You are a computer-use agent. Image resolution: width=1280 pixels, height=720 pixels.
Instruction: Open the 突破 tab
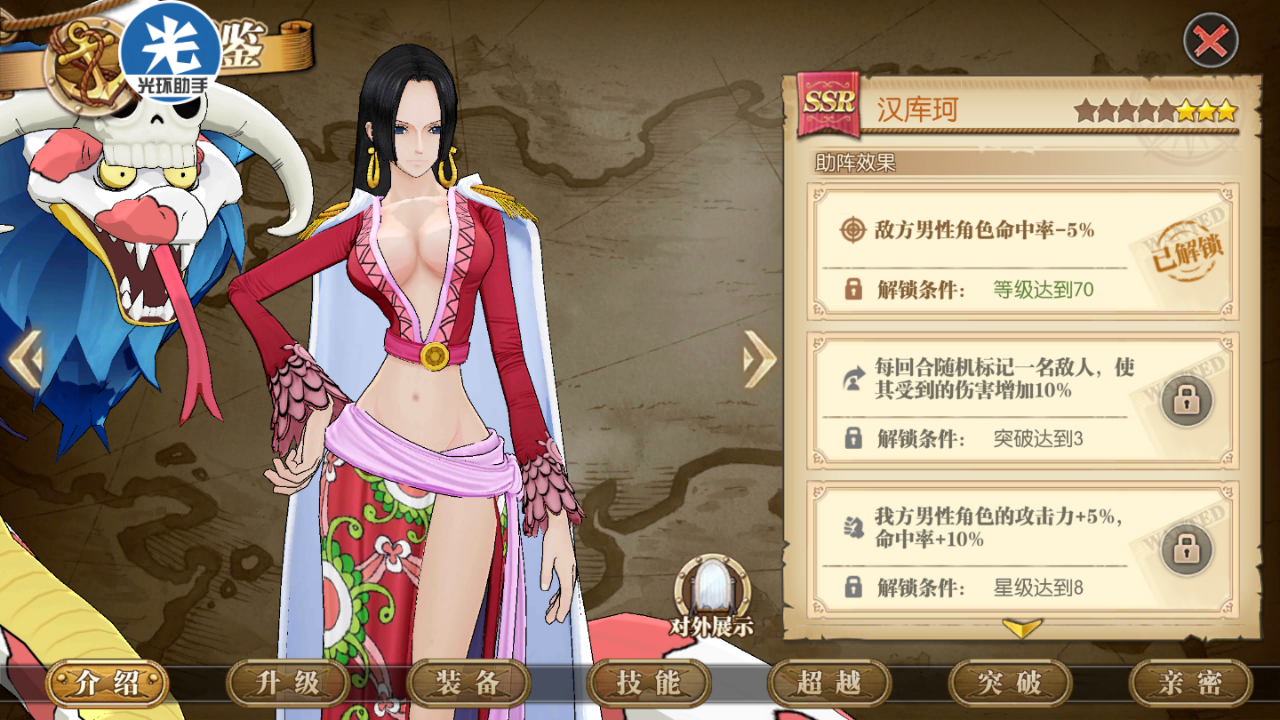[1010, 683]
